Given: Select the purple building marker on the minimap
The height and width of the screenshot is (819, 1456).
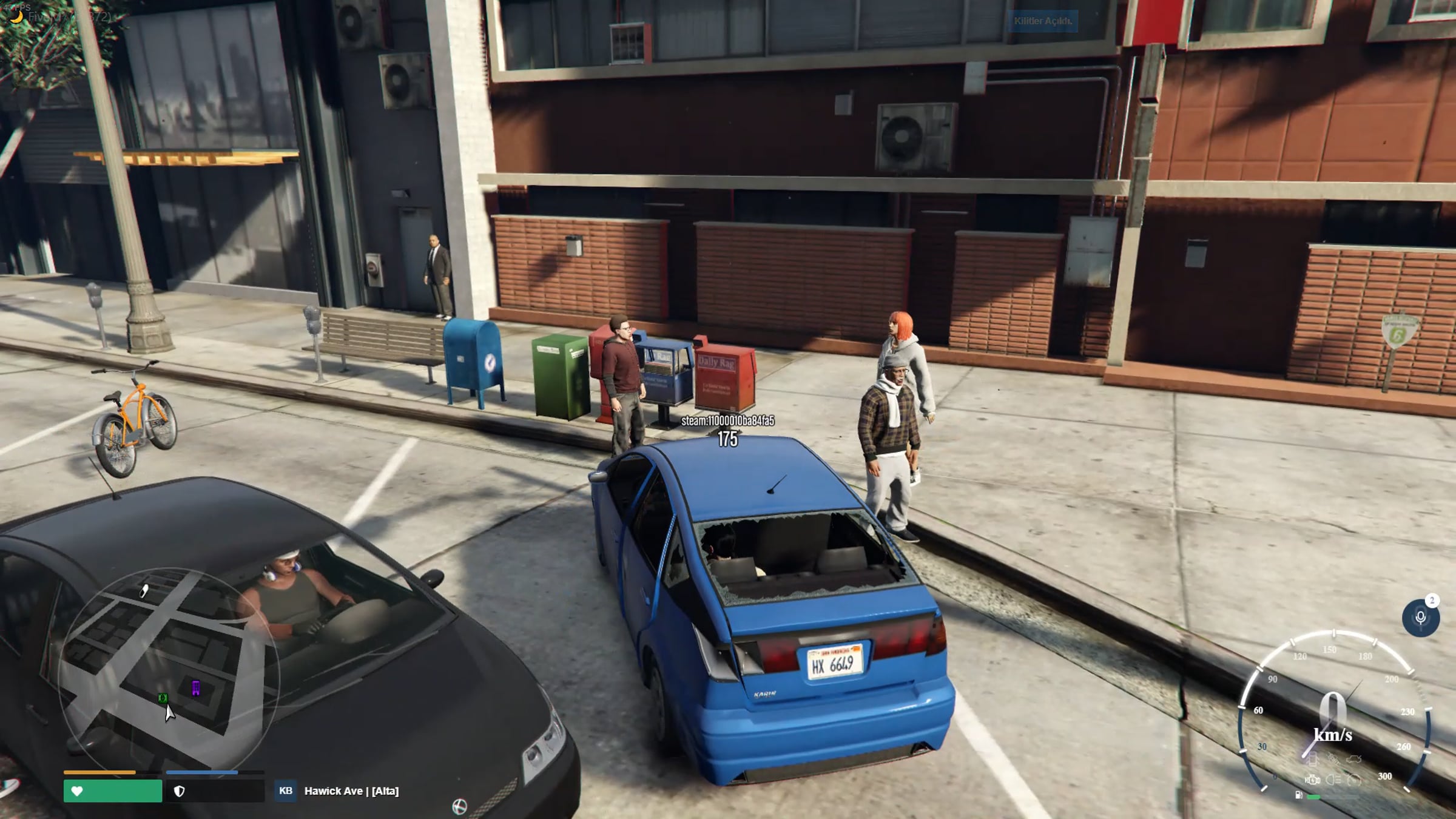Looking at the screenshot, I should [196, 688].
